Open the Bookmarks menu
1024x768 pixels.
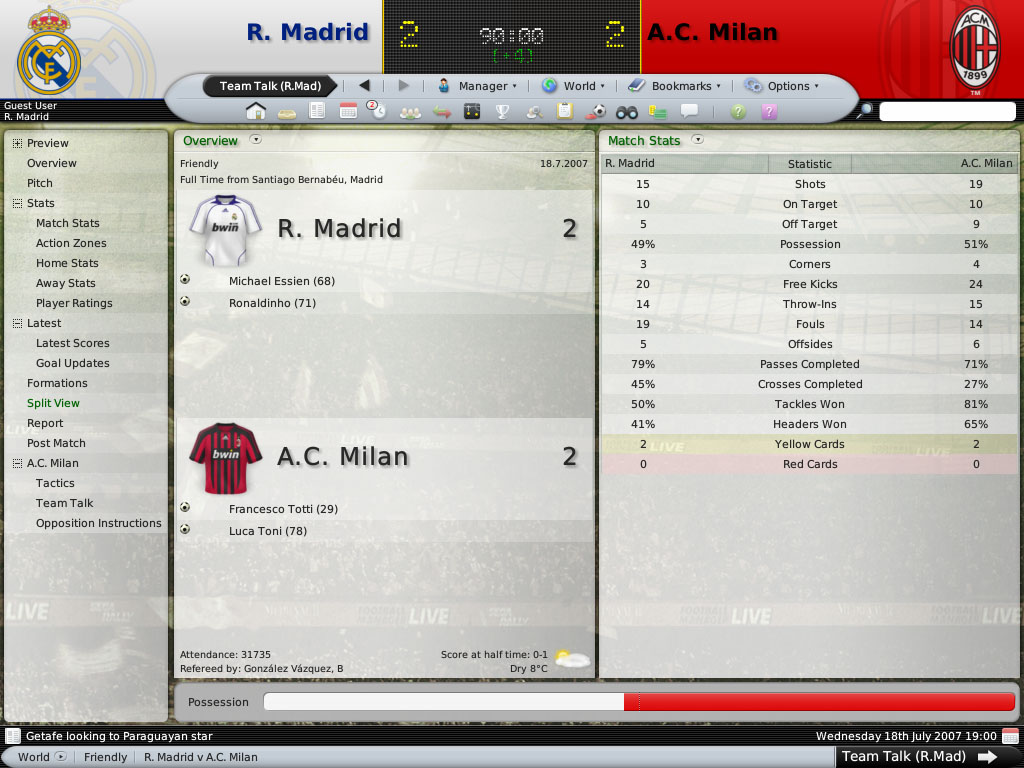pyautogui.click(x=673, y=86)
